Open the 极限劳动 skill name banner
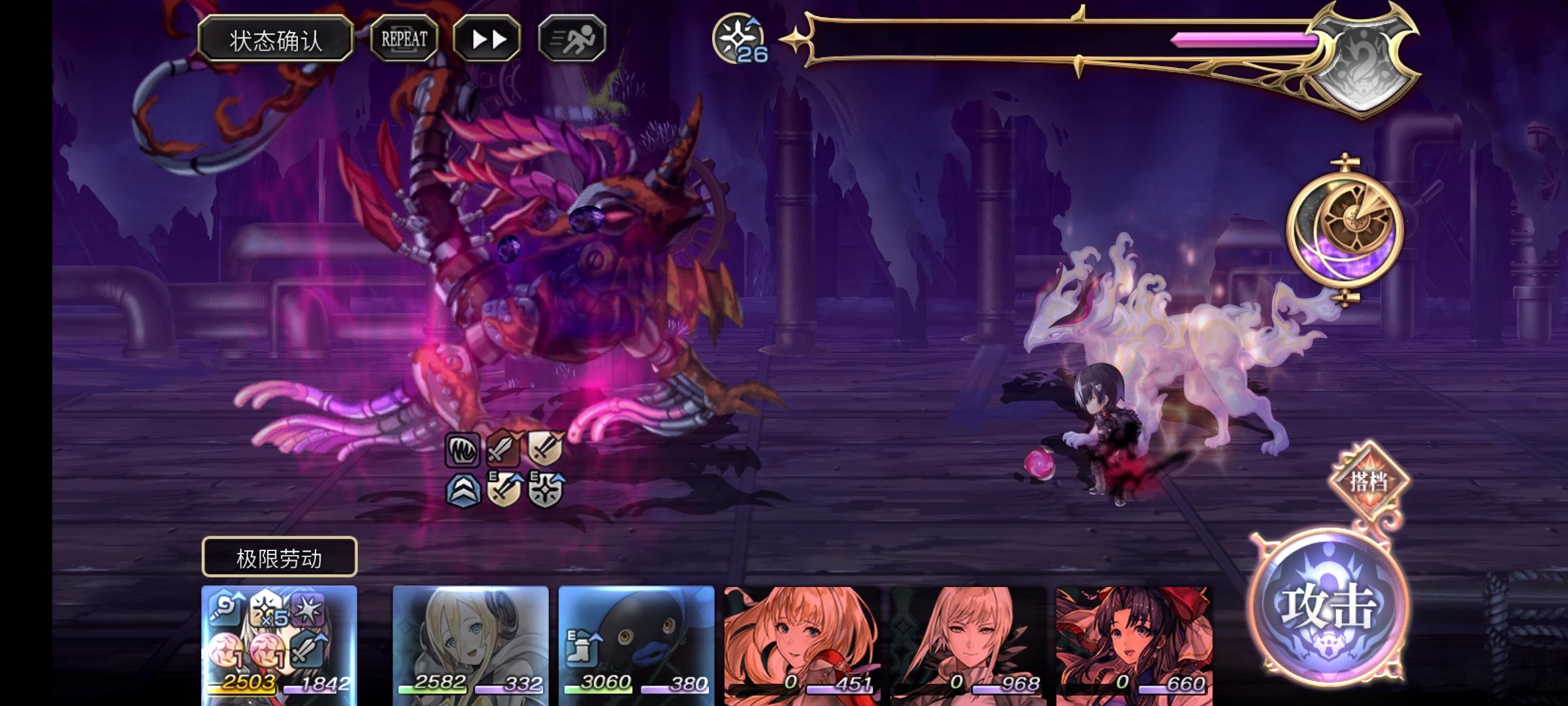1568x706 pixels. click(x=280, y=556)
